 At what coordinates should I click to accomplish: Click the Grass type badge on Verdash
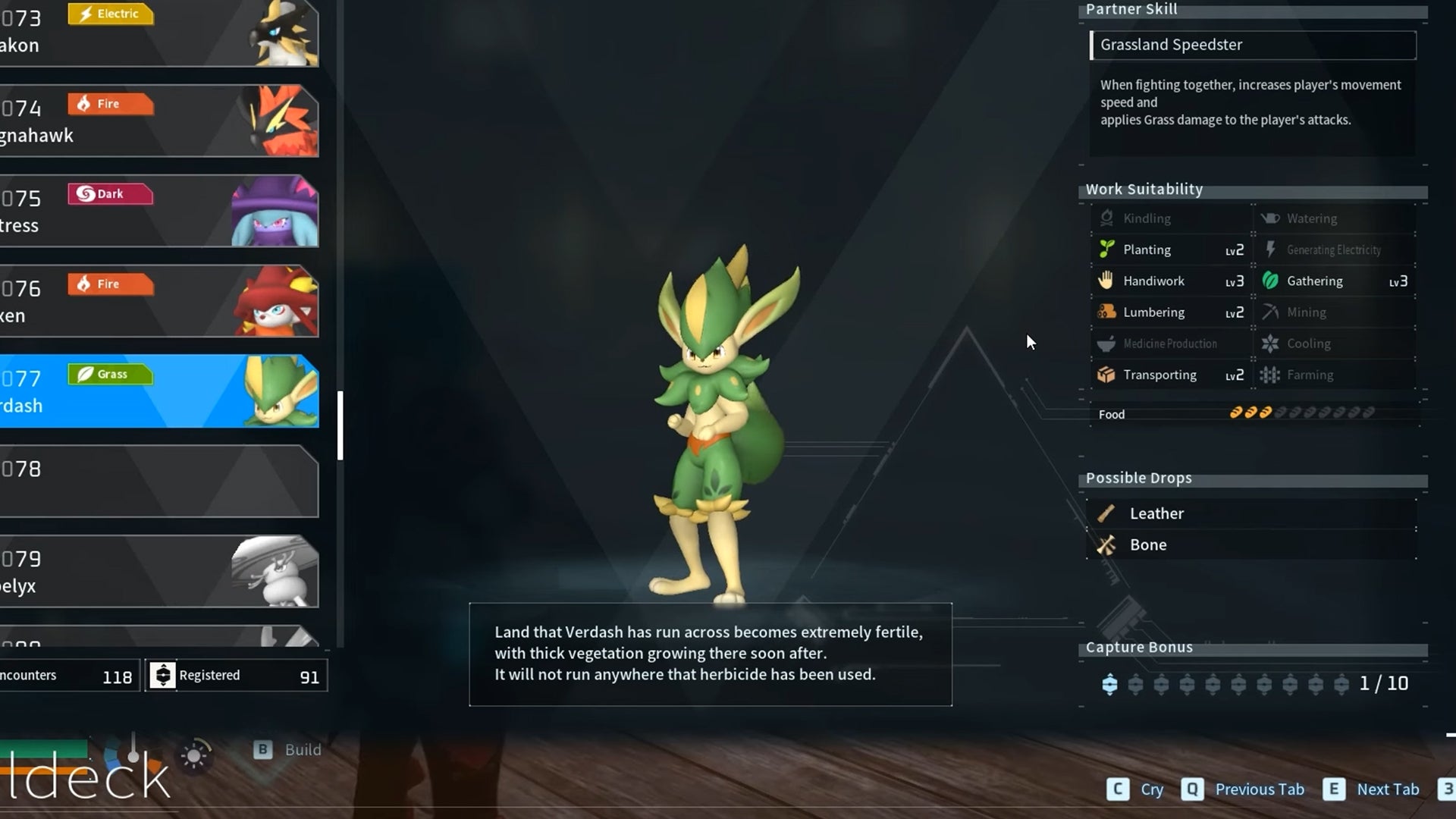[x=111, y=374]
